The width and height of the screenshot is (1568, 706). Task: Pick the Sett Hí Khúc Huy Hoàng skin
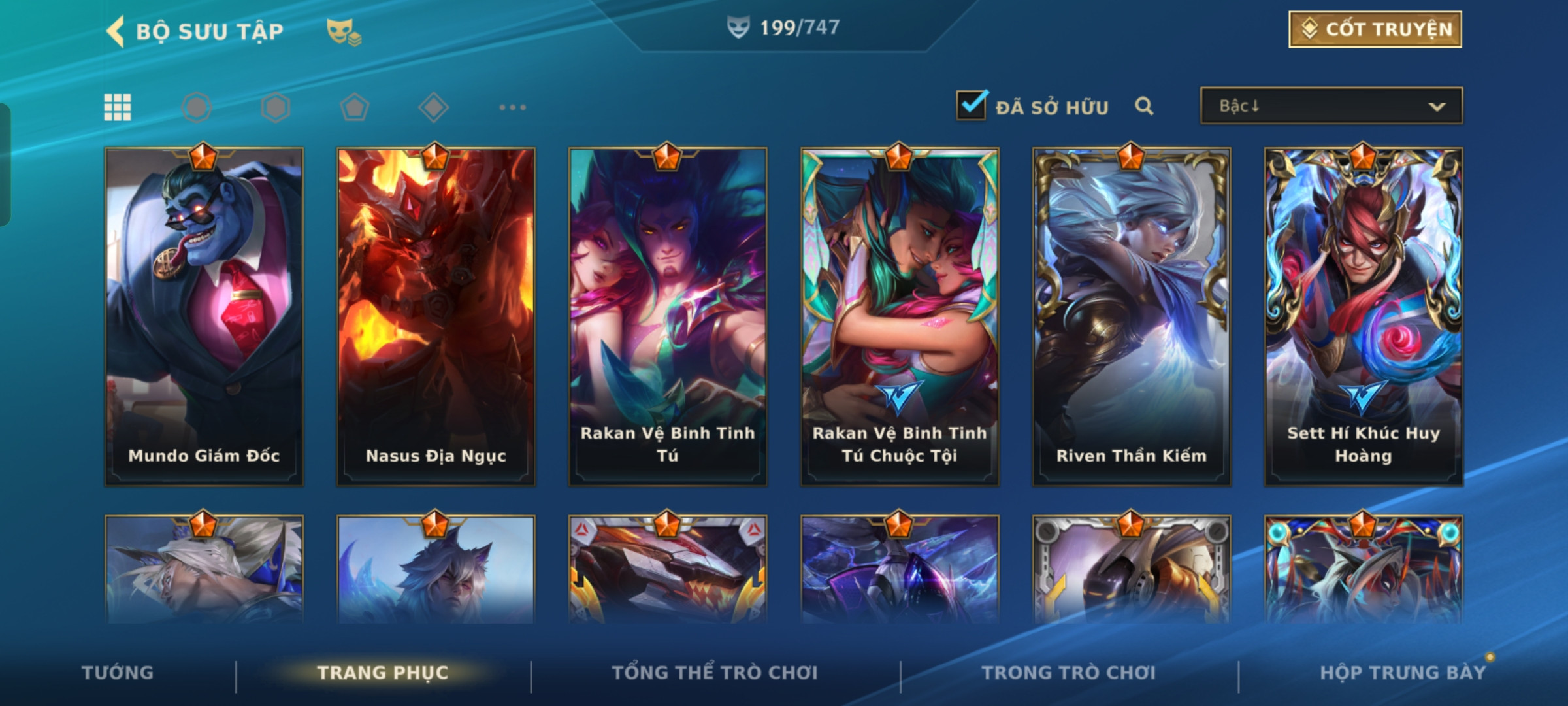[1364, 317]
